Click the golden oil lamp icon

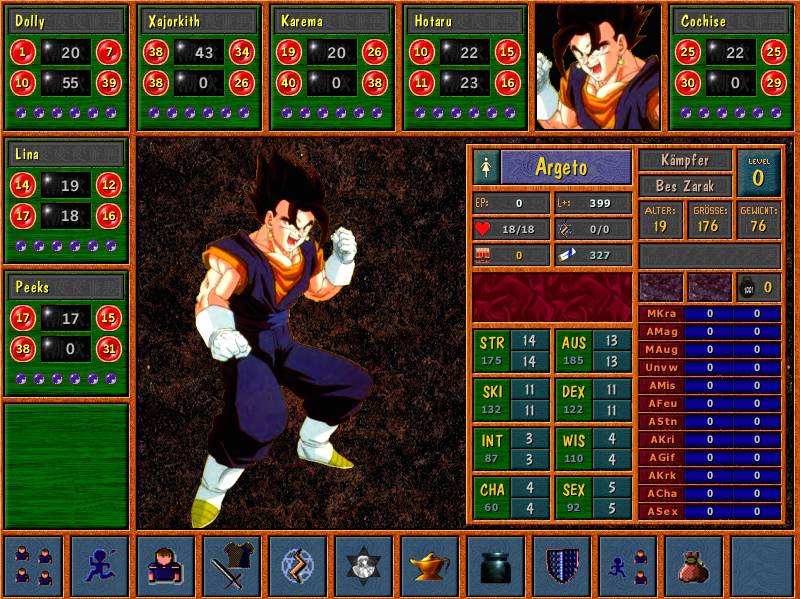430,566
